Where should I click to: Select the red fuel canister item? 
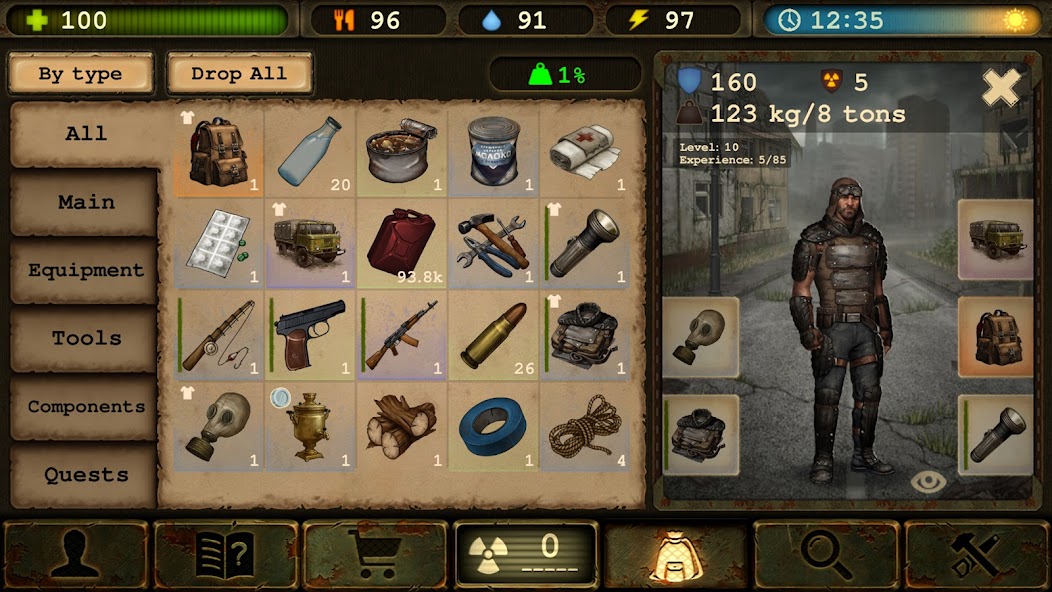coord(402,243)
